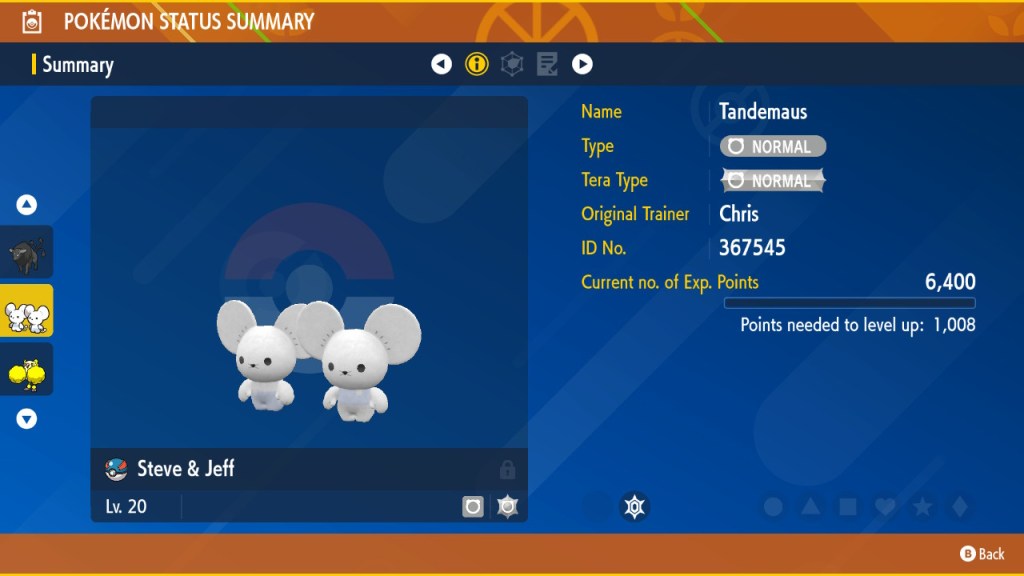Toggle the star marking
Image resolution: width=1024 pixels, height=576 pixels.
(922, 507)
